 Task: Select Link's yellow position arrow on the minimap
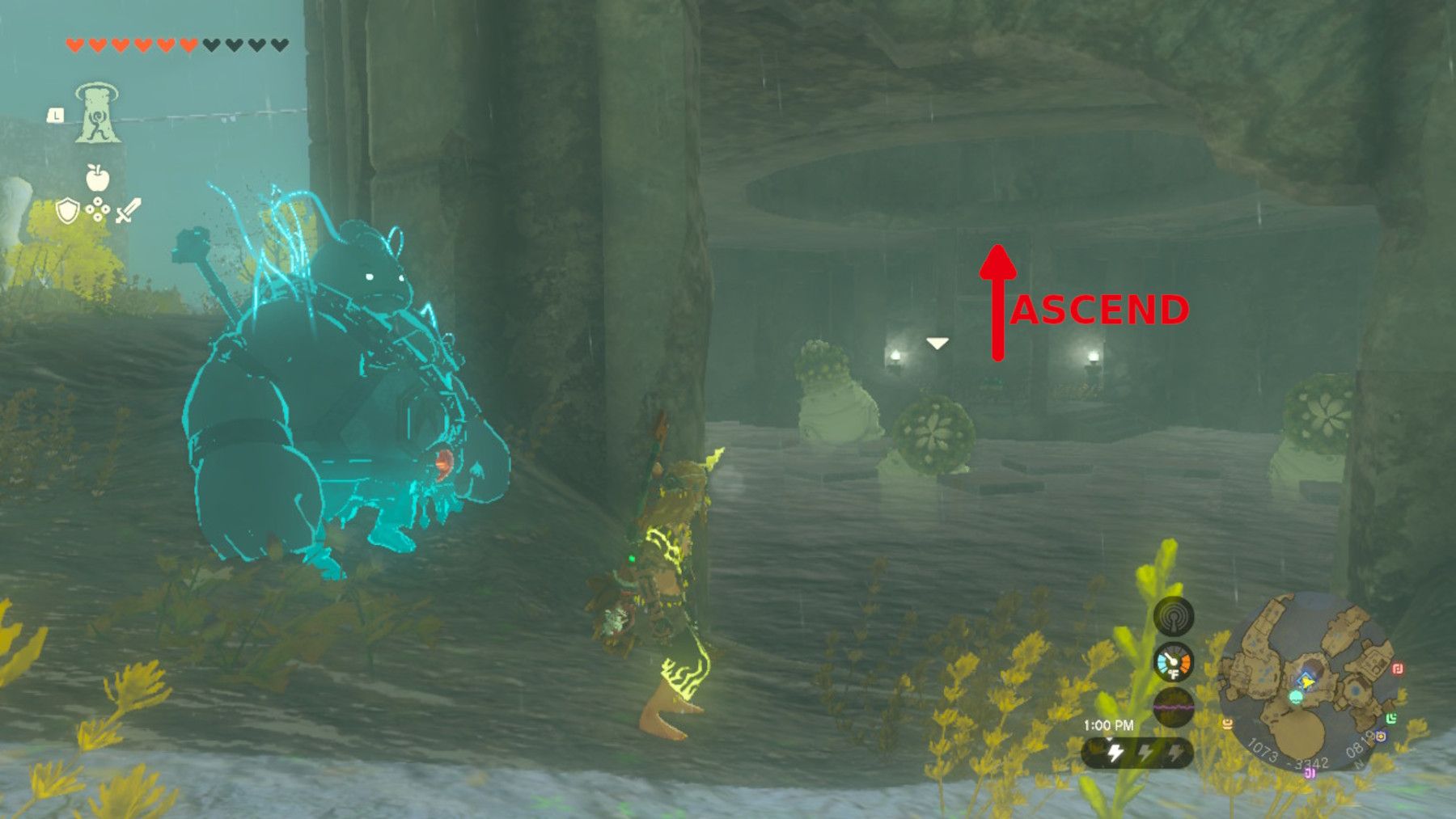[1307, 682]
